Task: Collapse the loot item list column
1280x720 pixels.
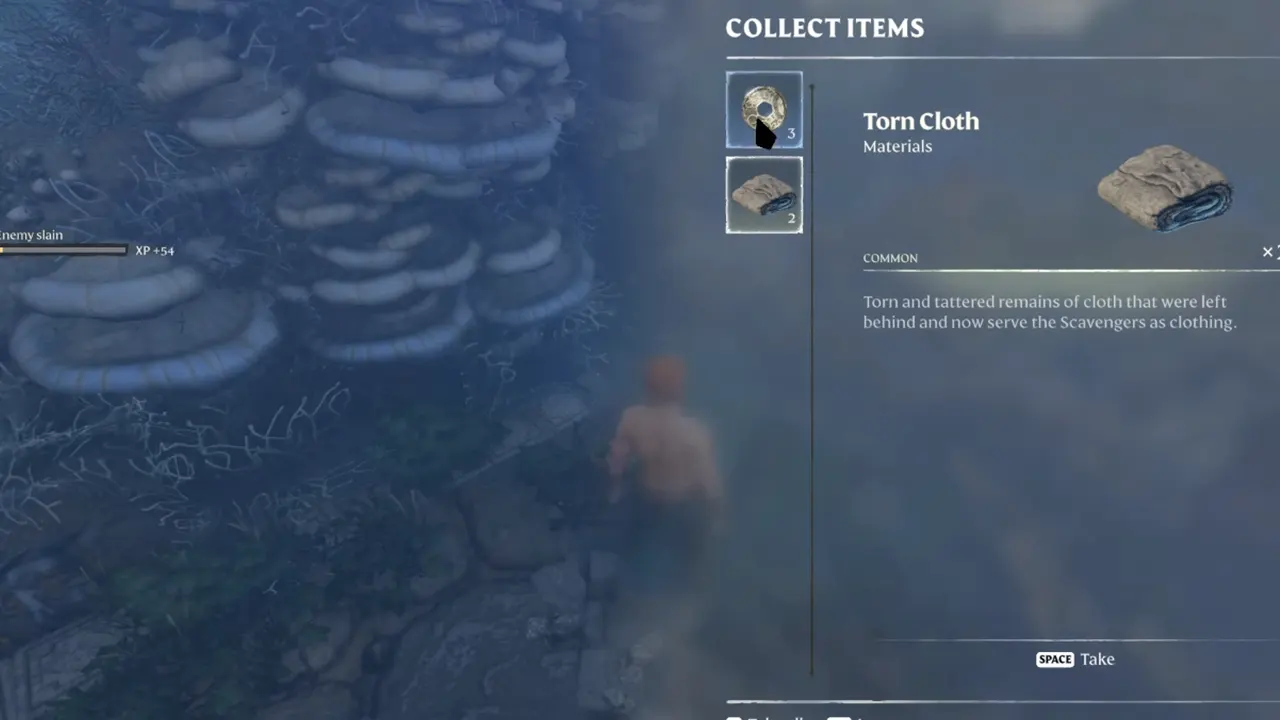Action: coord(764,150)
